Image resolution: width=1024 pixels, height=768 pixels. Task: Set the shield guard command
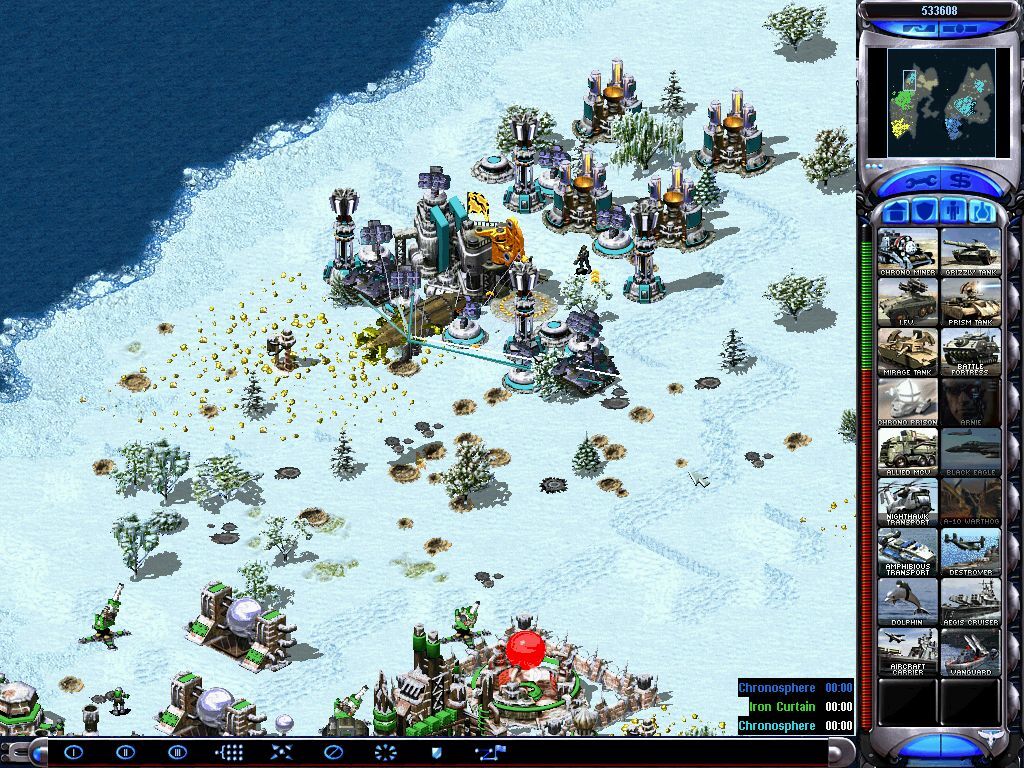[x=436, y=752]
